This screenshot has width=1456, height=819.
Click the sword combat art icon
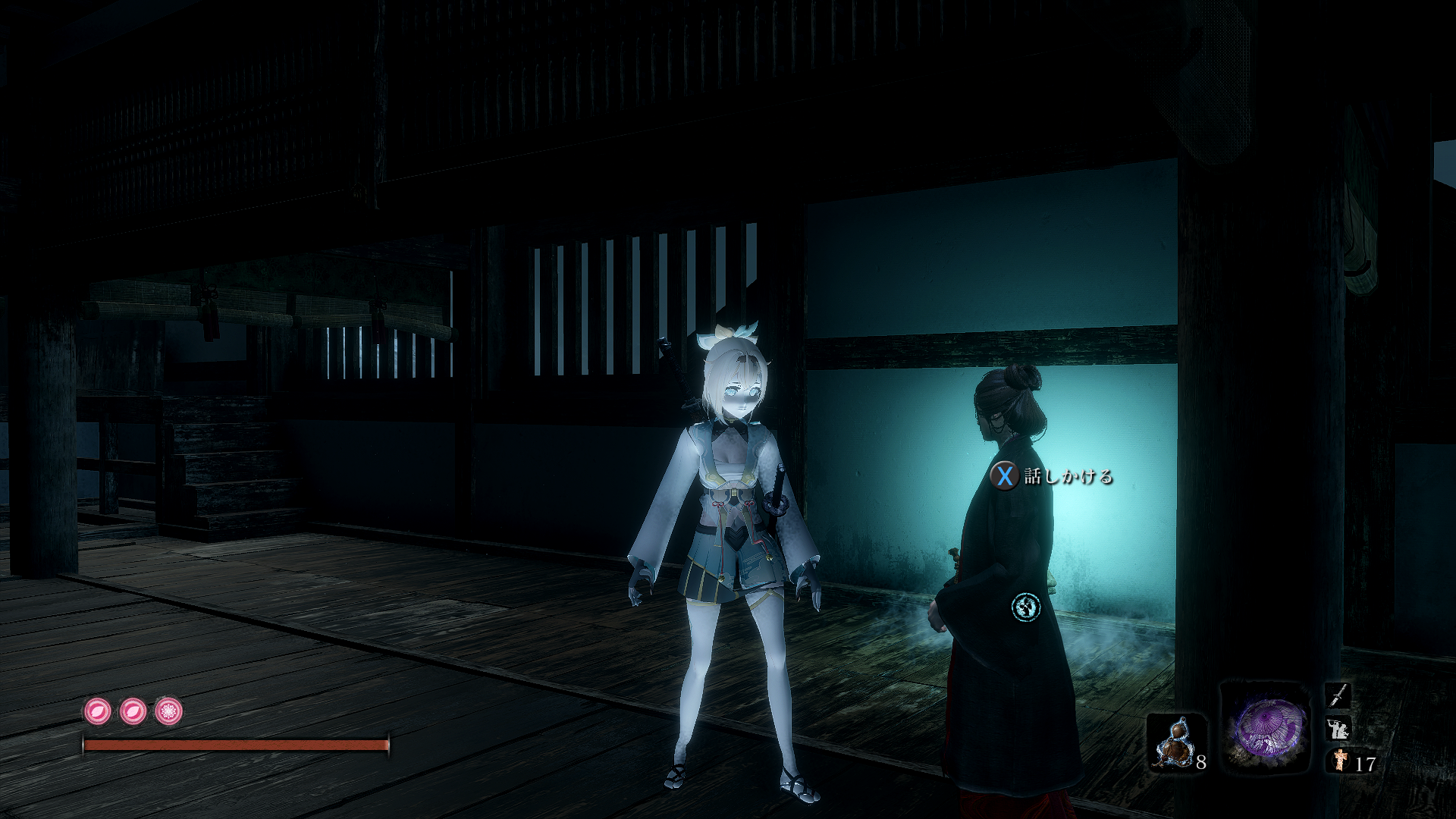coord(1338,695)
